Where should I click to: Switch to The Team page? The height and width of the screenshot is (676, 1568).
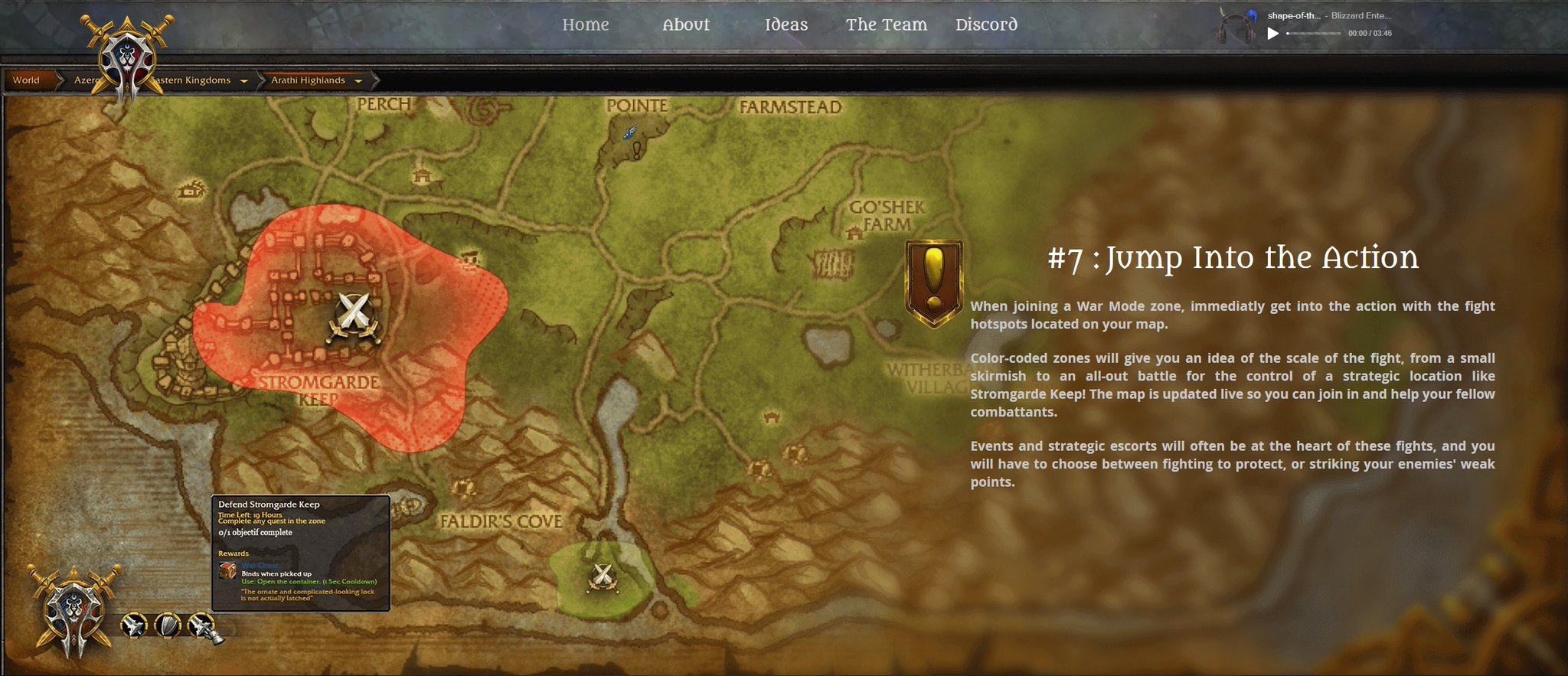tap(886, 24)
